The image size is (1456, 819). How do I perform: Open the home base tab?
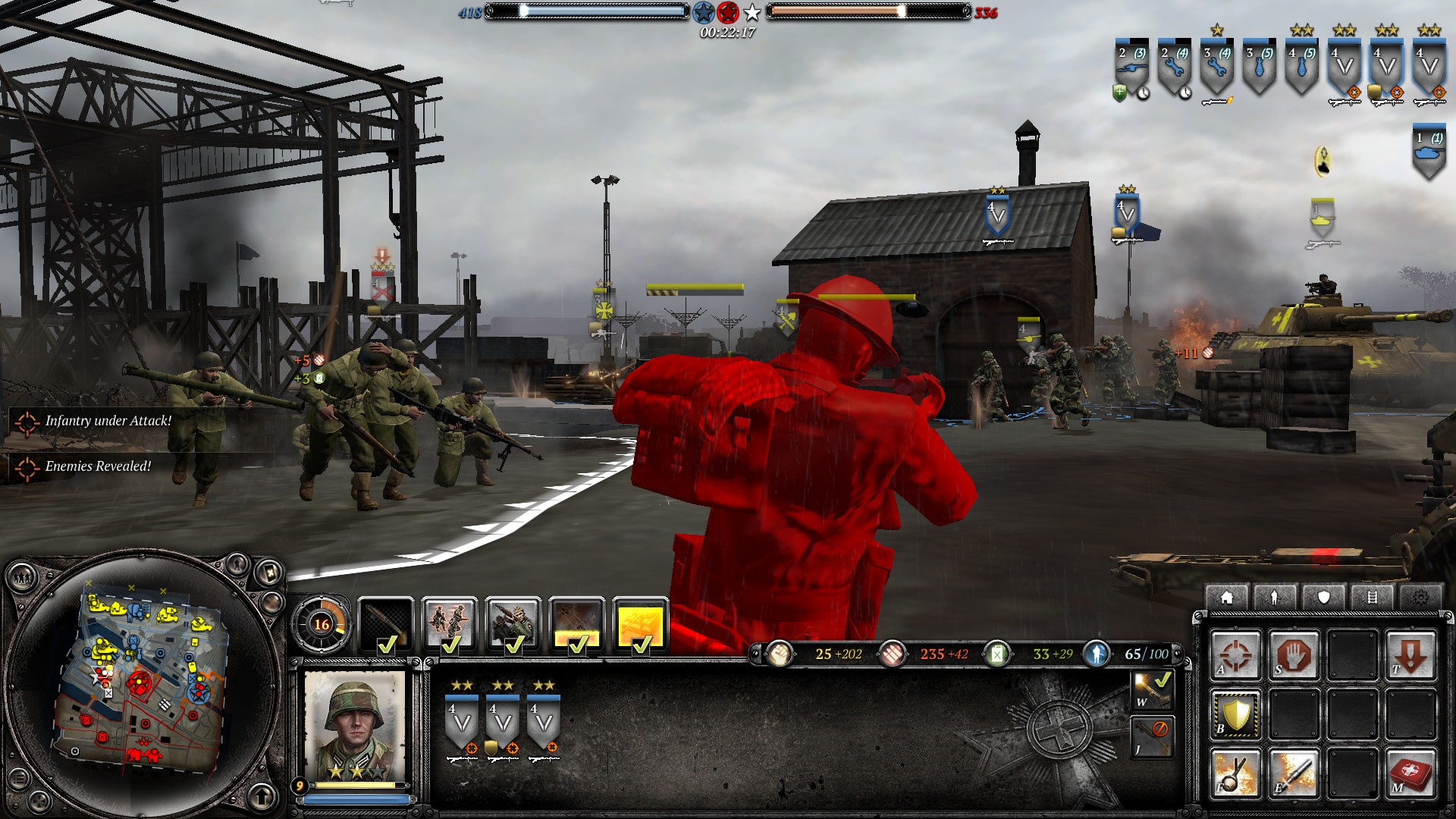pos(1226,598)
